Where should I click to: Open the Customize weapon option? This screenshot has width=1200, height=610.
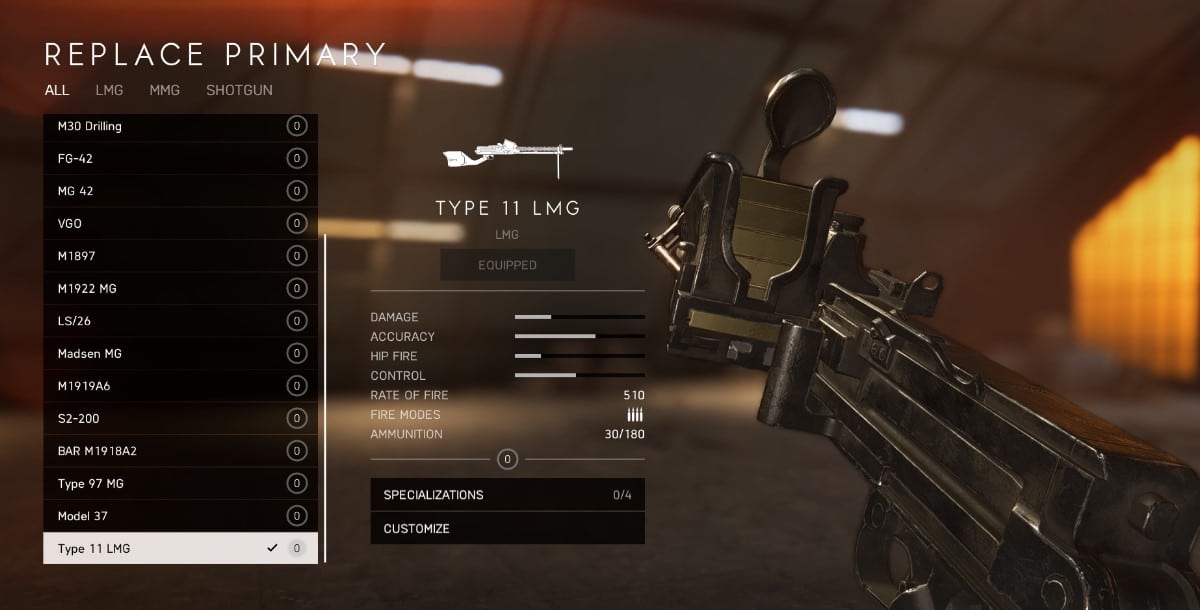[507, 528]
